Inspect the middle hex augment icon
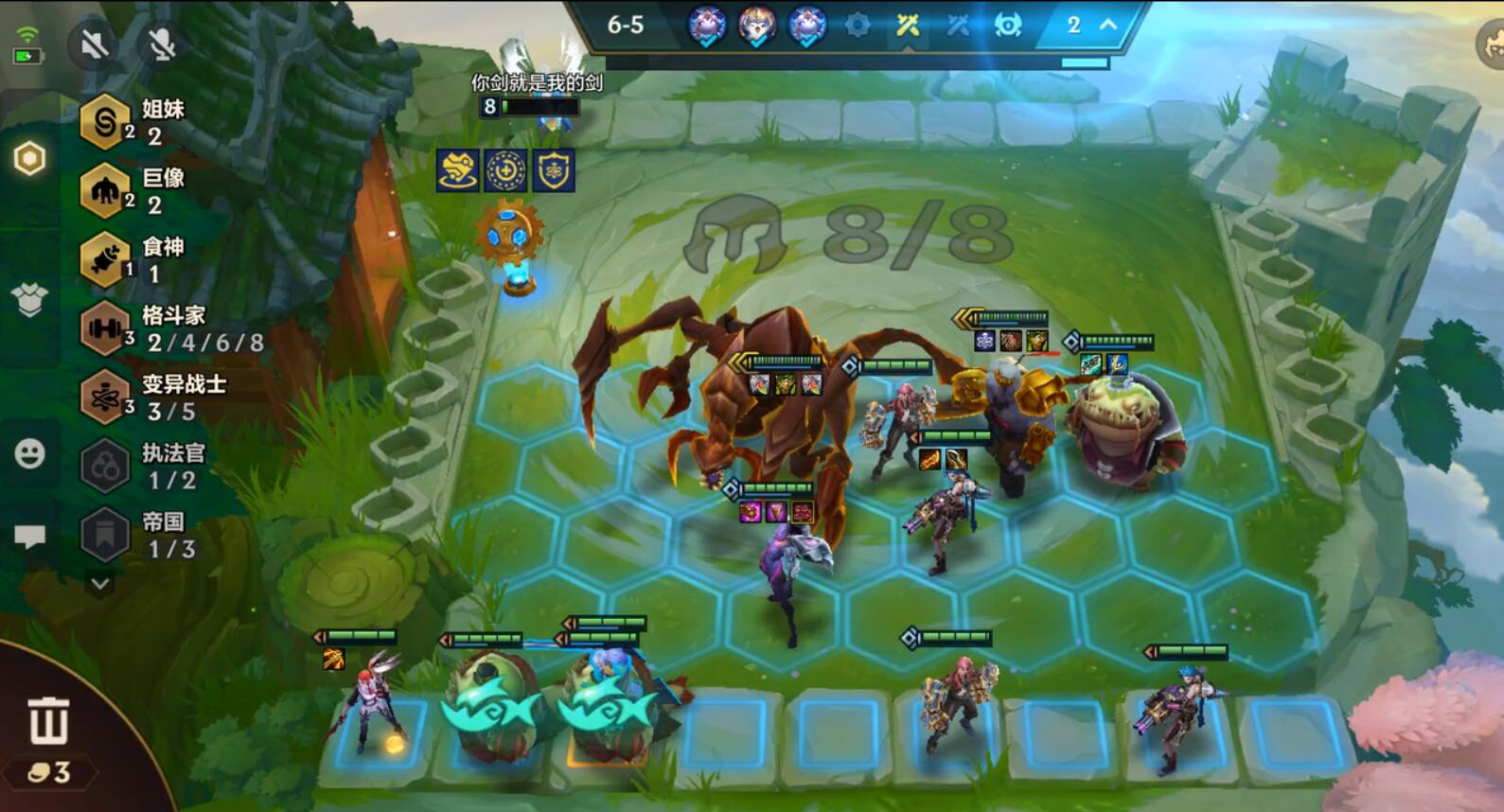The height and width of the screenshot is (812, 1504). point(505,170)
